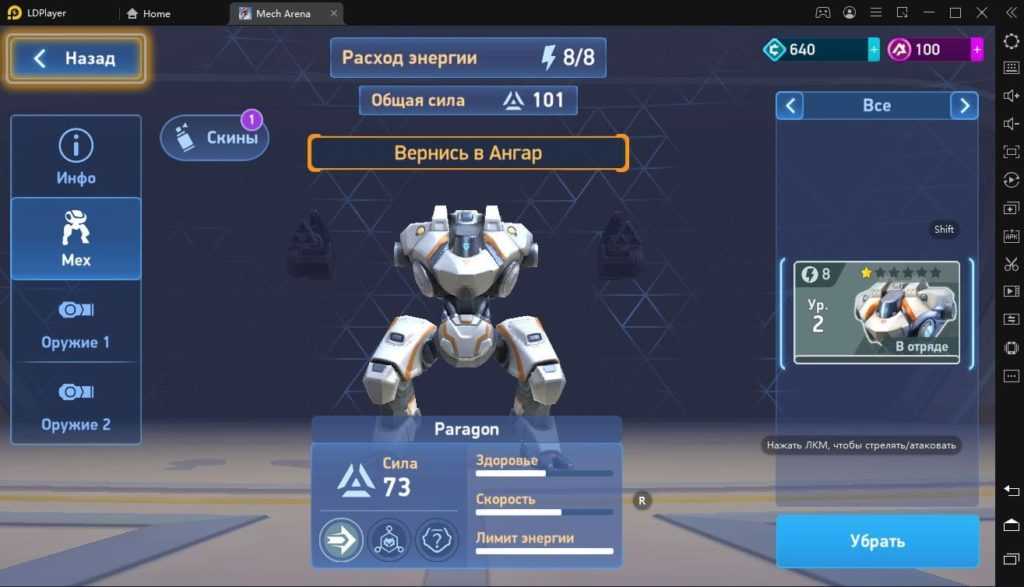The height and width of the screenshot is (587, 1024).
Task: Open the Скины skins menu
Action: [x=215, y=138]
